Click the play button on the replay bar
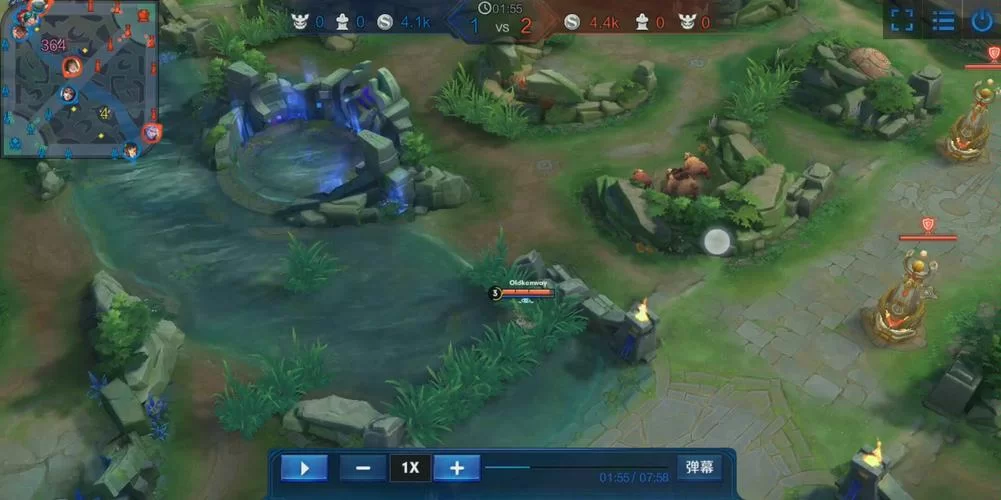 coord(304,467)
